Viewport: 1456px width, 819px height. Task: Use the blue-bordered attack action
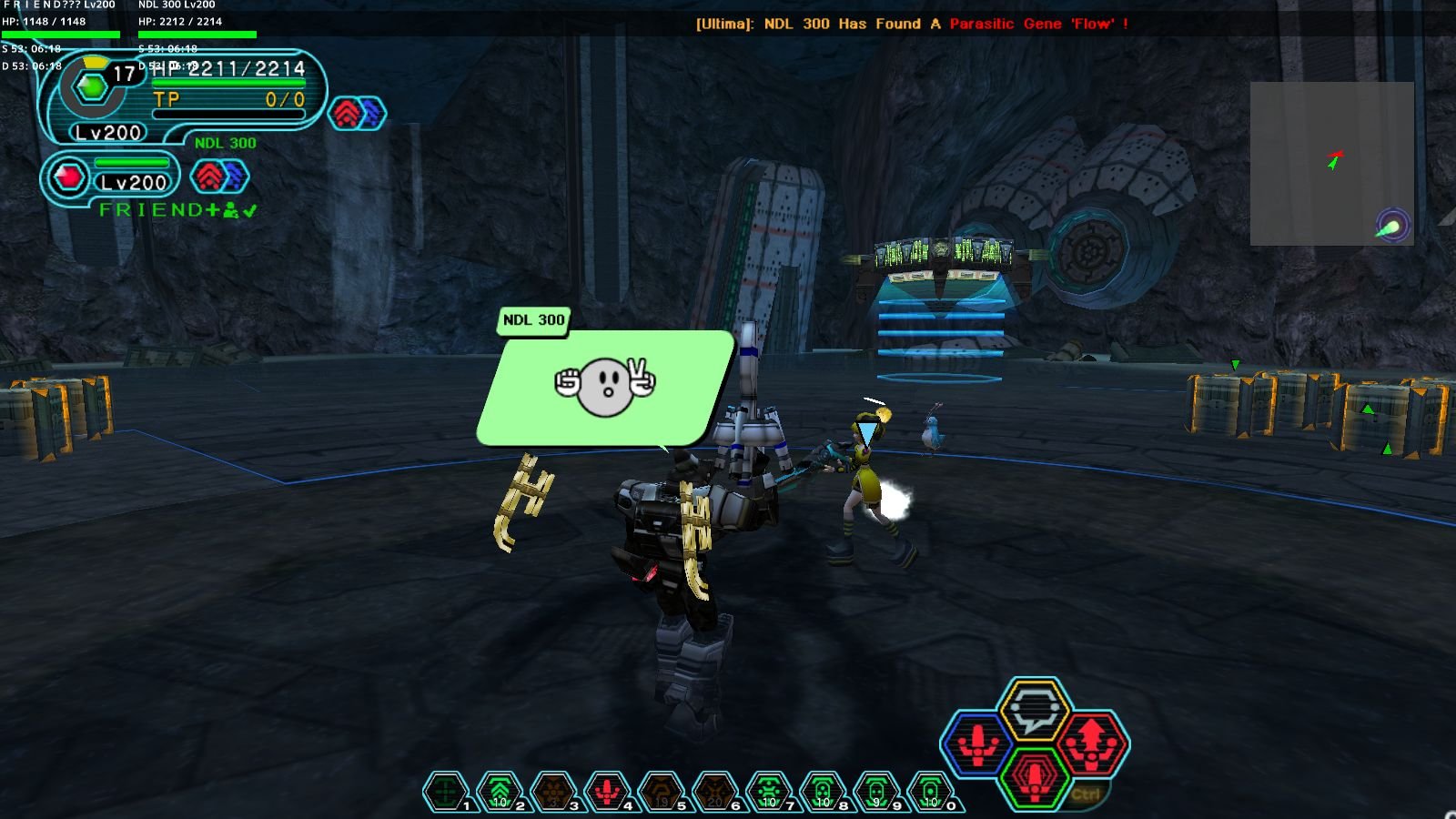977,743
